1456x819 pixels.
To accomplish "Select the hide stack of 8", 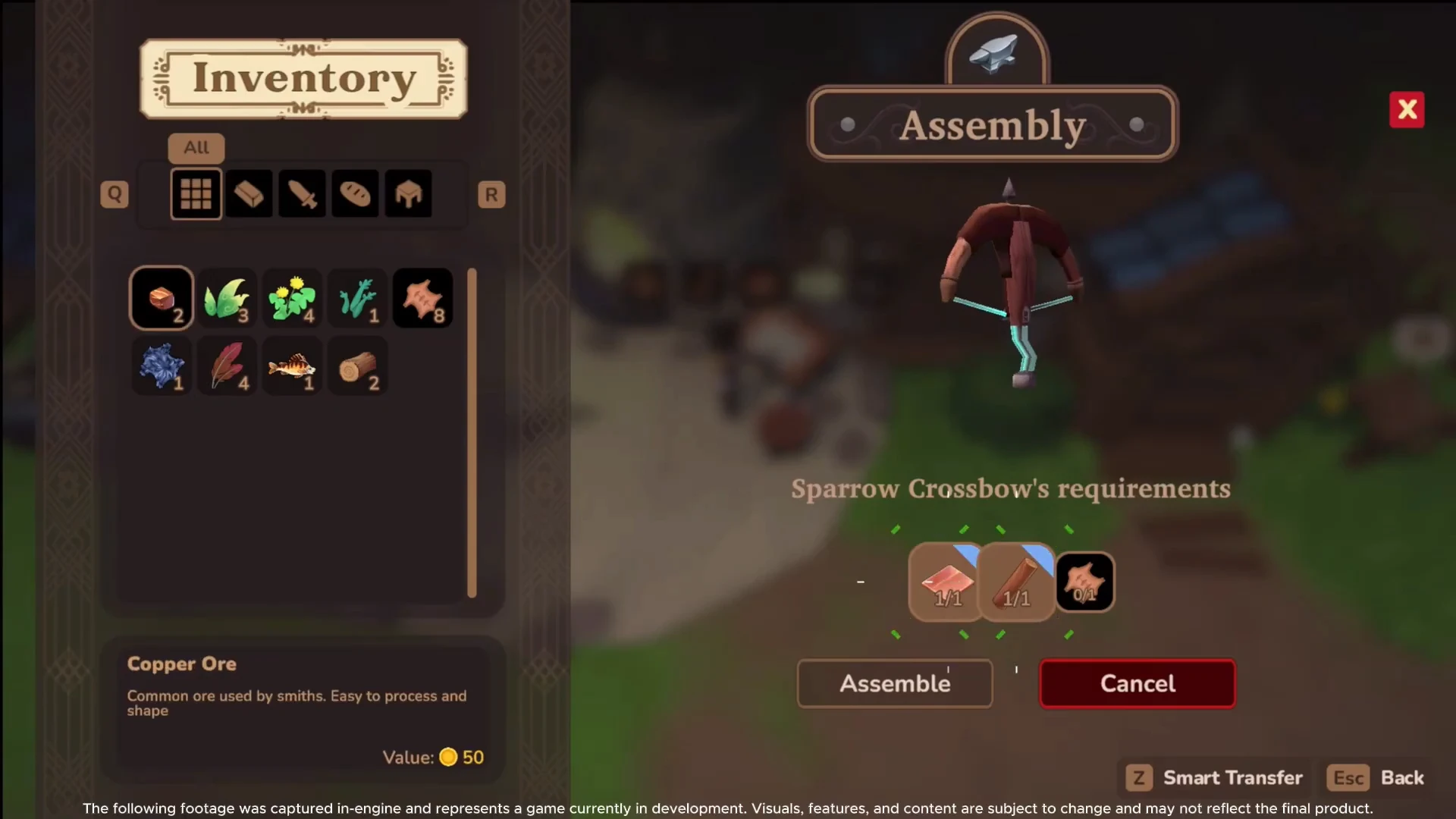I will tap(422, 297).
